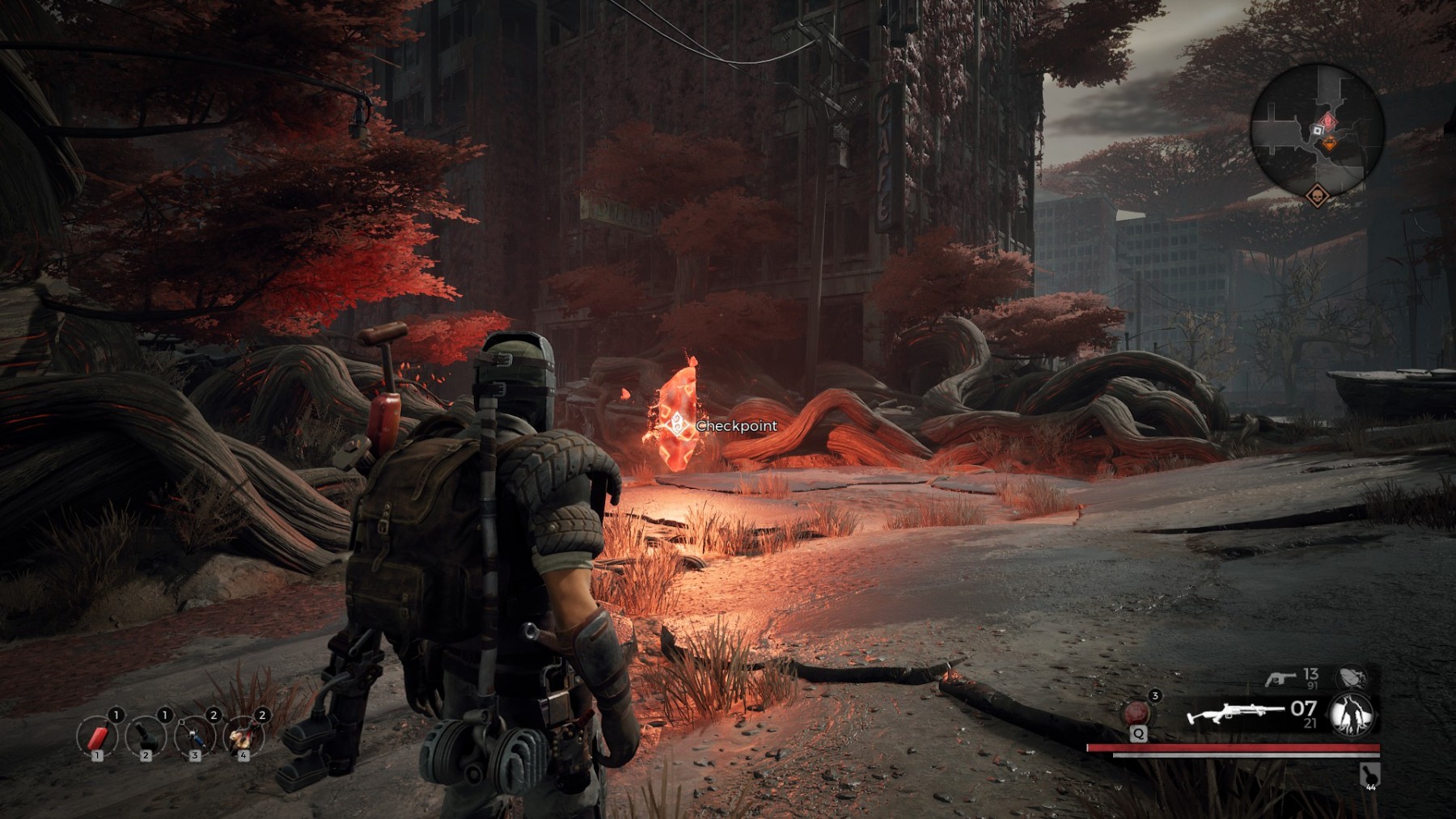Activate the humanoid figure weapon mod icon

[x=1351, y=715]
